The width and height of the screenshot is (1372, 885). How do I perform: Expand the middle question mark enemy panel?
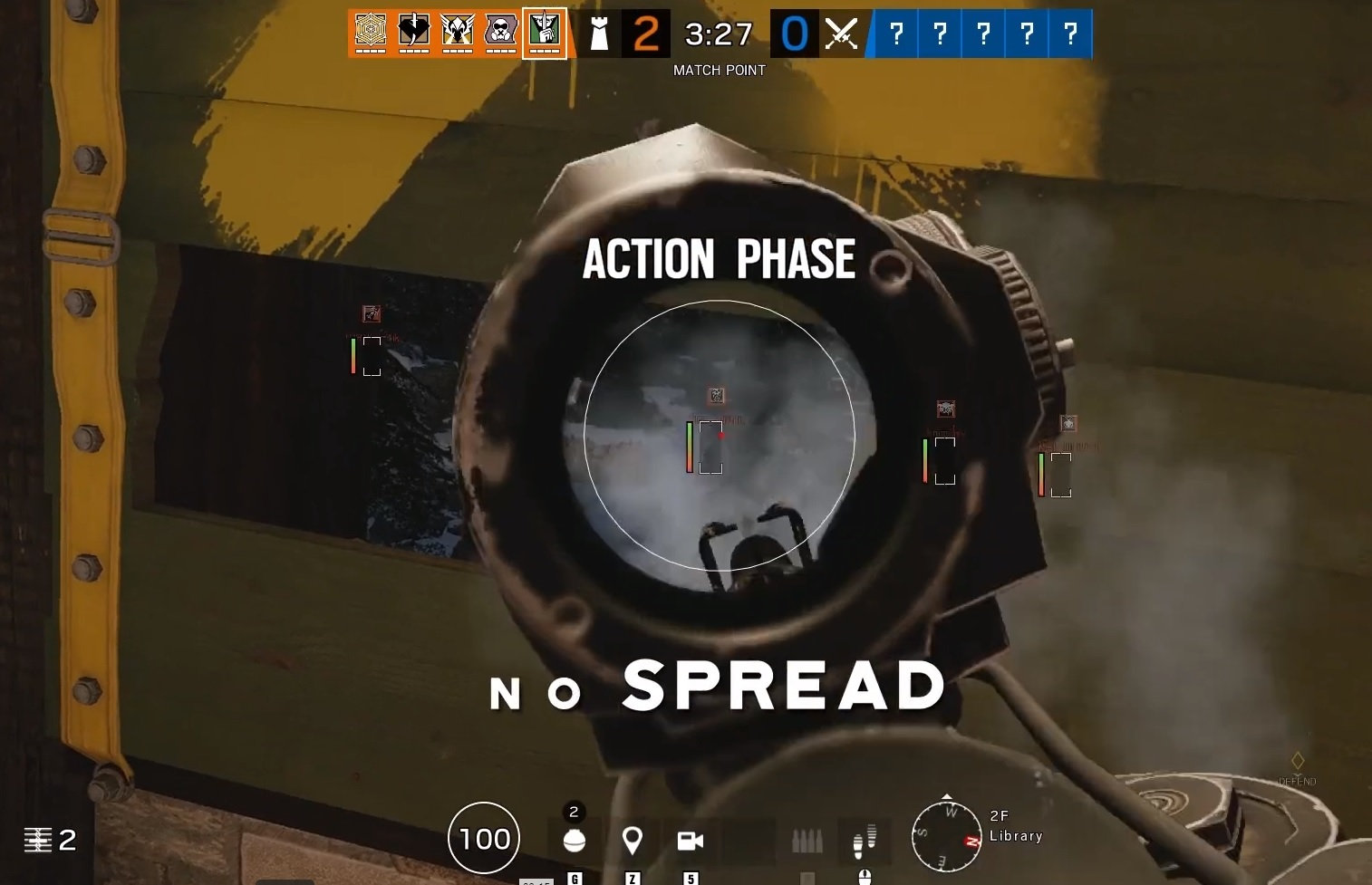point(983,34)
